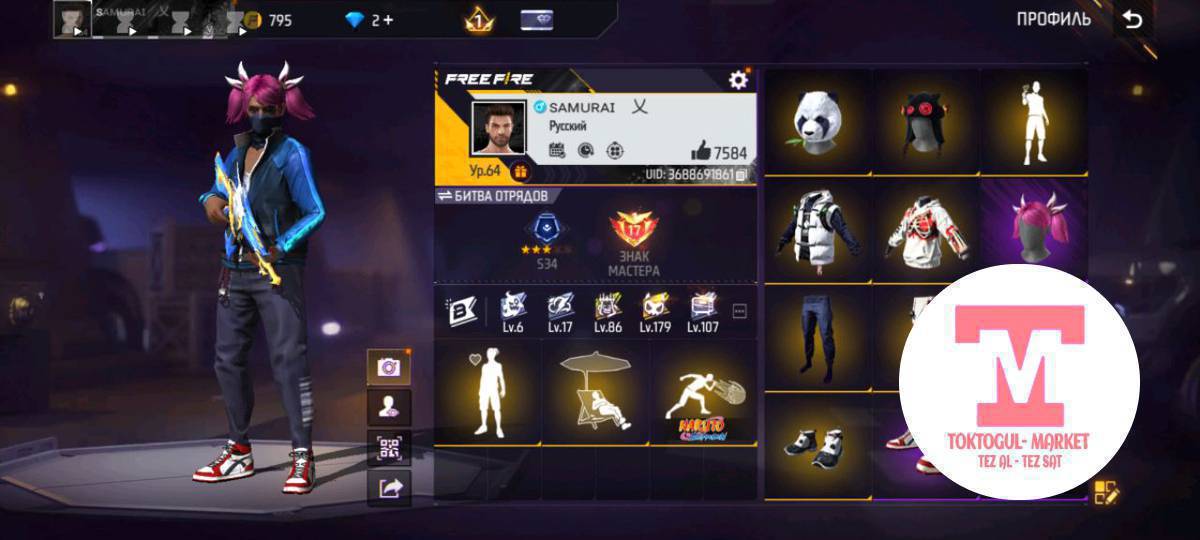The width and height of the screenshot is (1200, 540).
Task: Open the edit layout icon
Action: [x=1106, y=492]
